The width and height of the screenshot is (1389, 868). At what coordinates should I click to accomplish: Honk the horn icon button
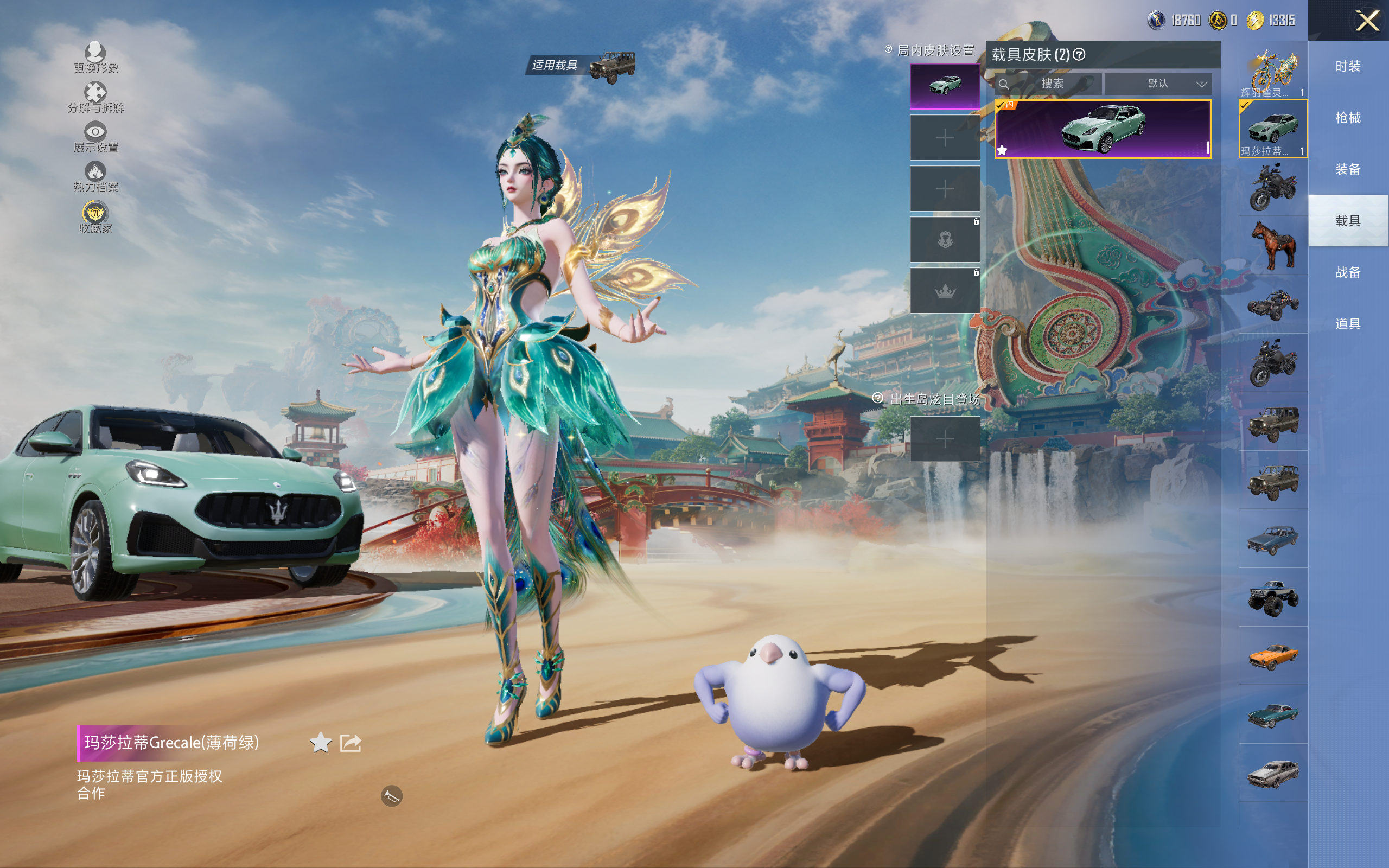pyautogui.click(x=391, y=796)
